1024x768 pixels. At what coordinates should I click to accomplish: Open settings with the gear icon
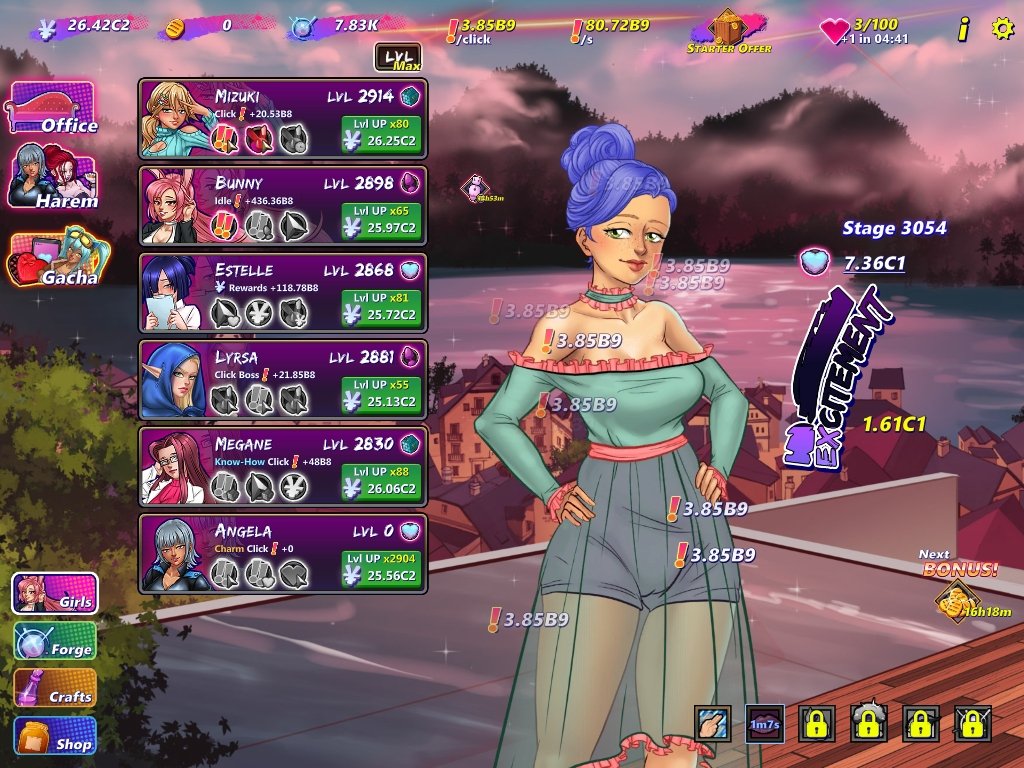[1001, 29]
